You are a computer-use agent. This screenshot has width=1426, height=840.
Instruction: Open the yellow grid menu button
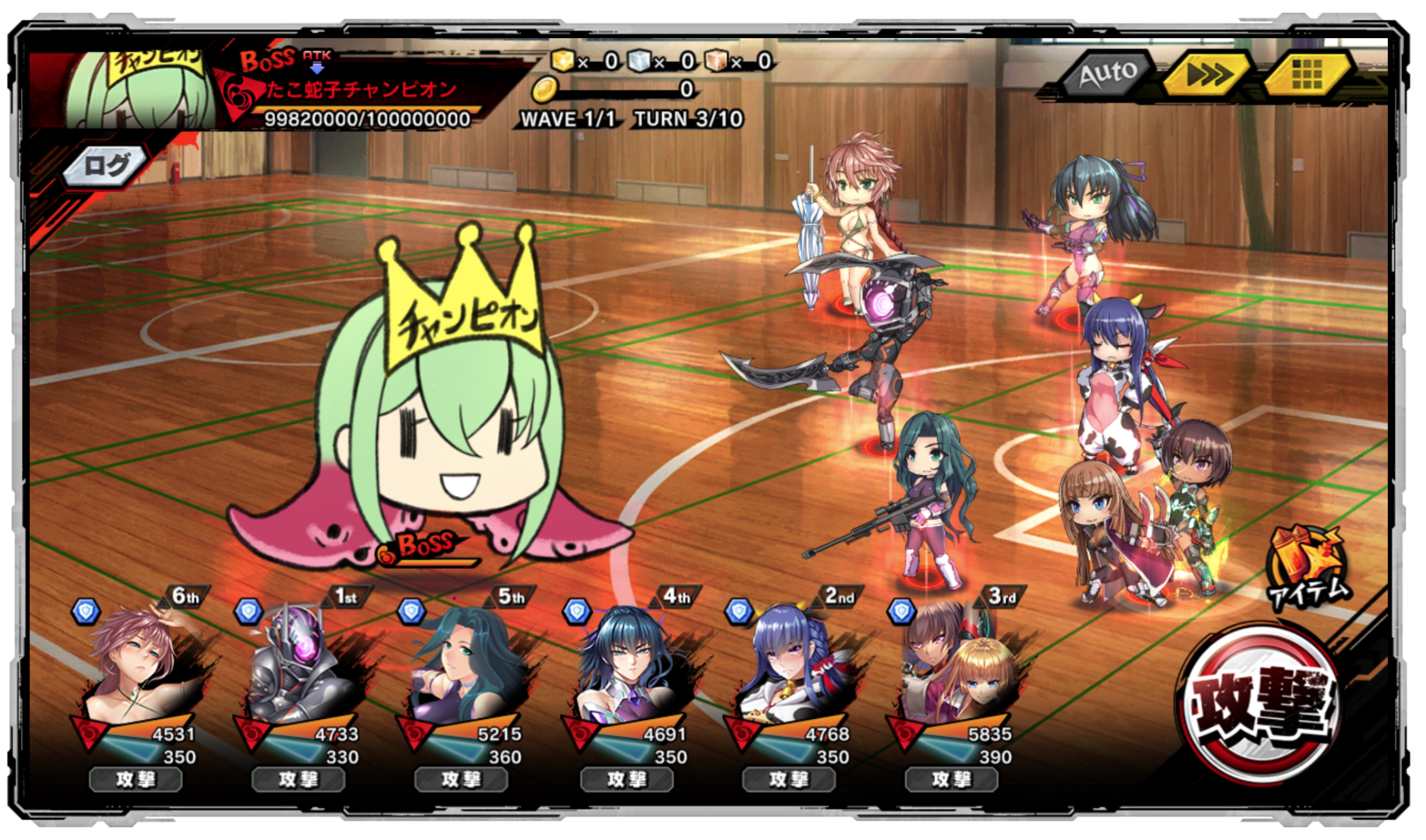pos(1306,74)
